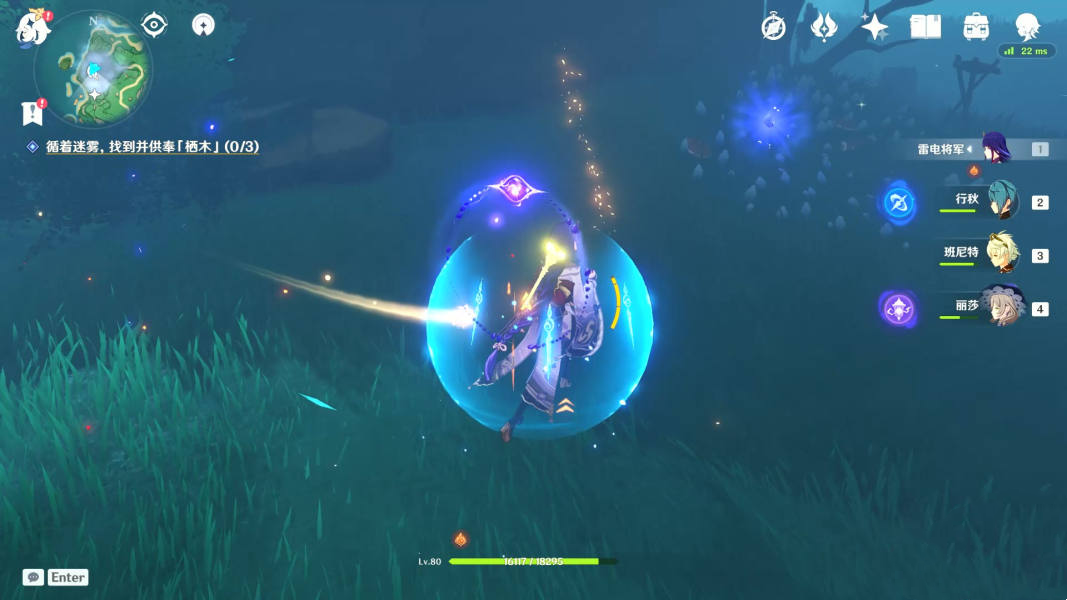Open the crossed-out compass icon
Screen dimensions: 1067x600
tap(773, 27)
